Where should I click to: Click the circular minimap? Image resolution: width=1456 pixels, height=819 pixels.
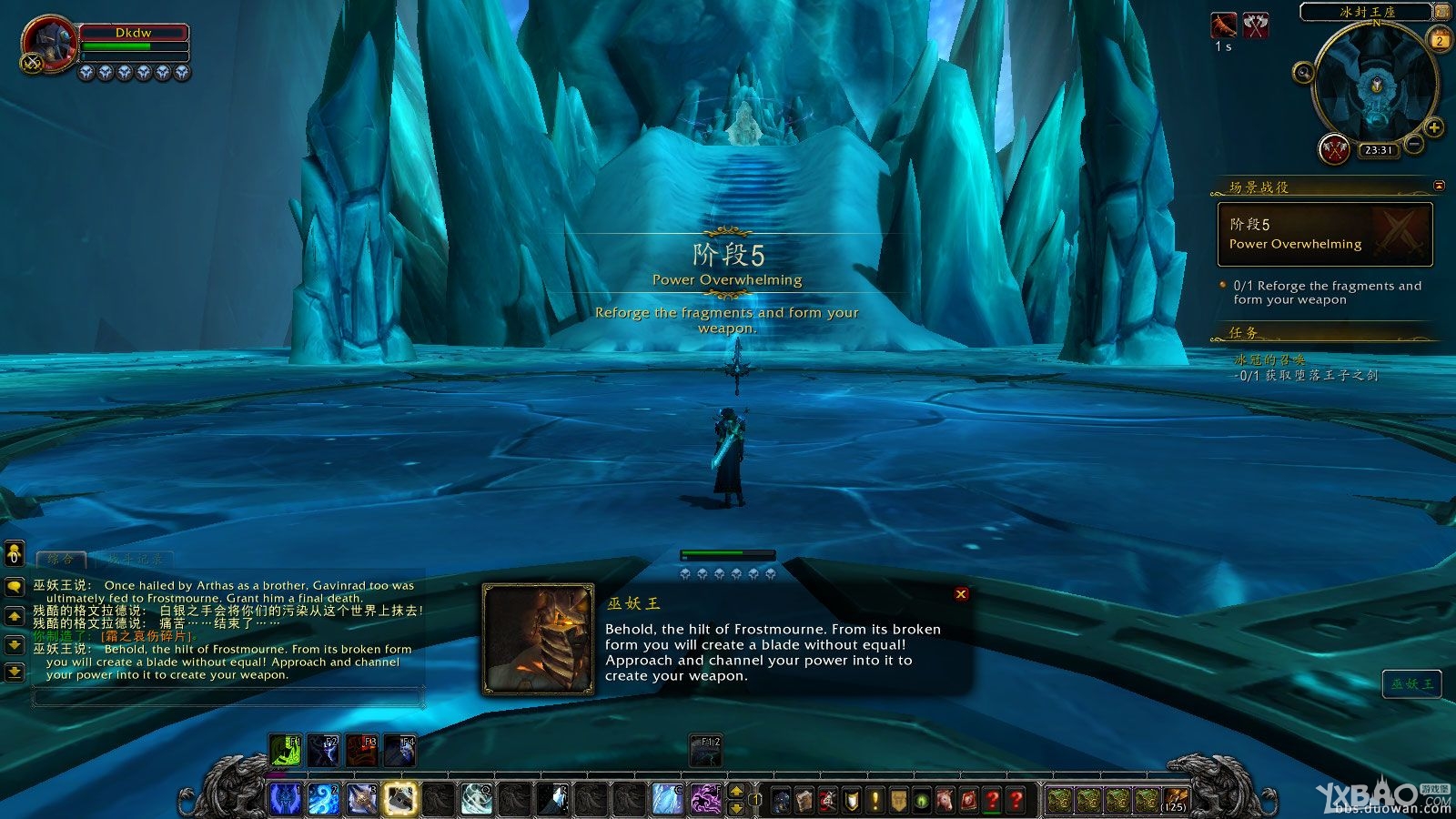point(1374,85)
